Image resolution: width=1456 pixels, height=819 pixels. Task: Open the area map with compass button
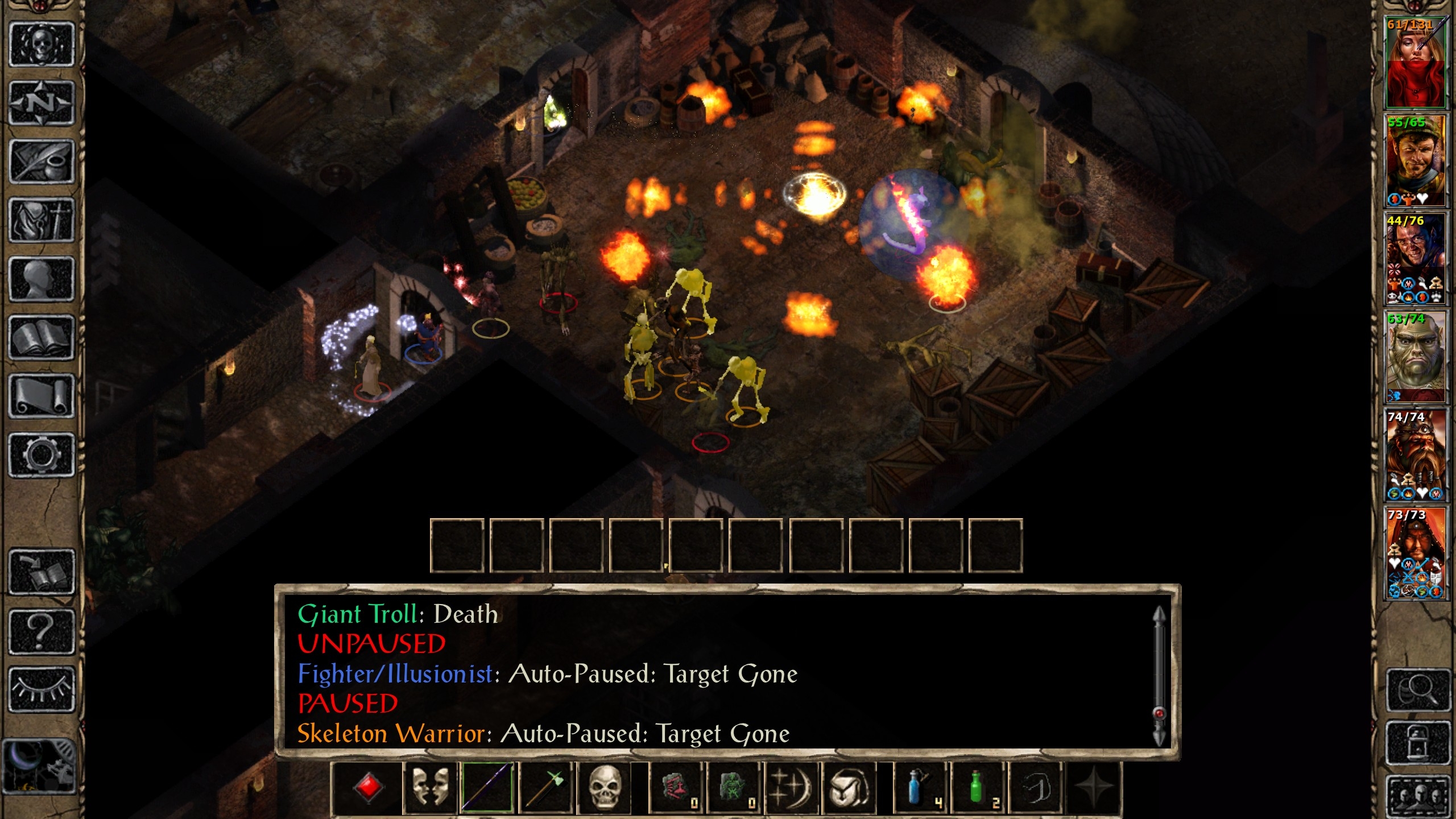point(42,103)
